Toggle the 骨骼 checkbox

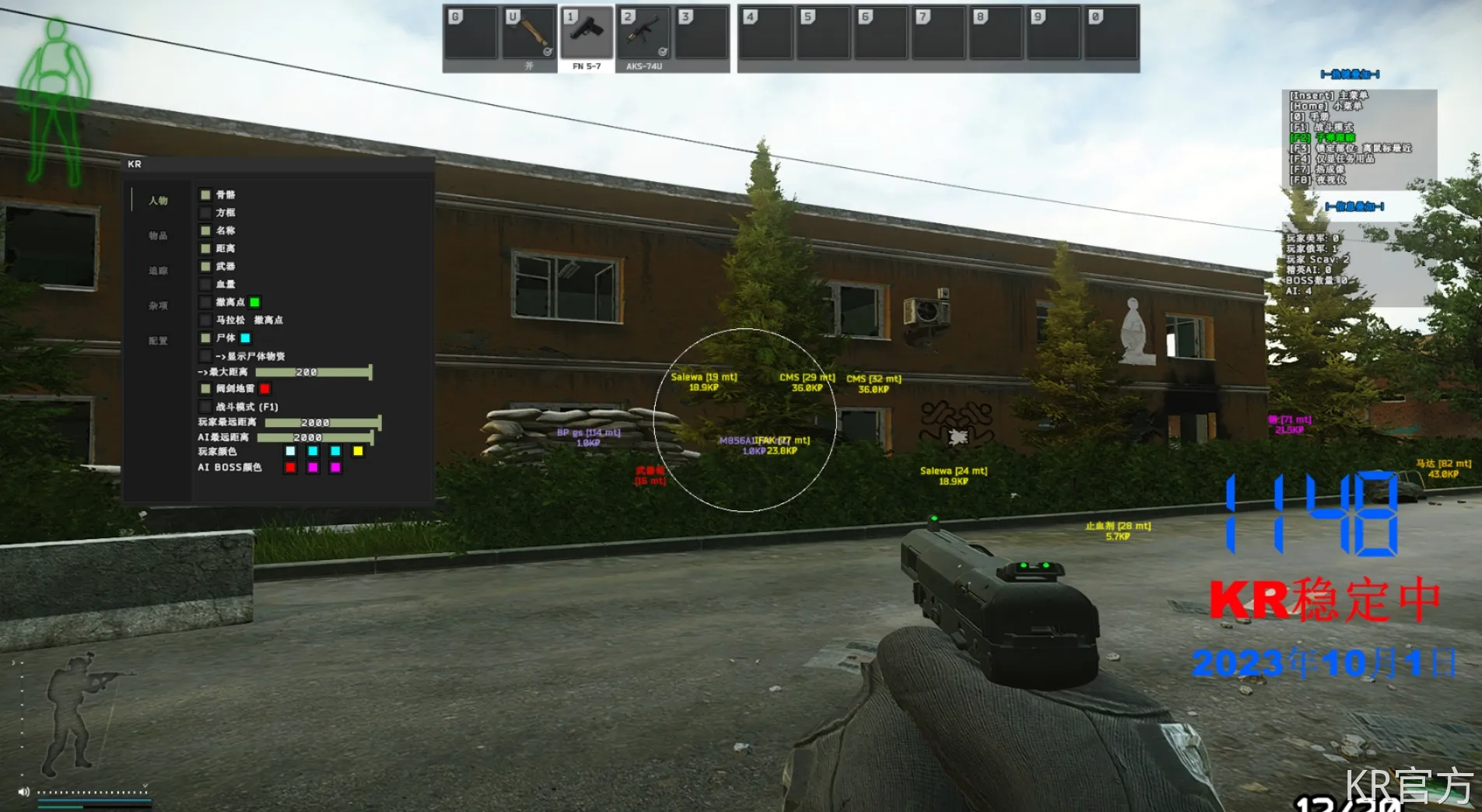pos(205,194)
